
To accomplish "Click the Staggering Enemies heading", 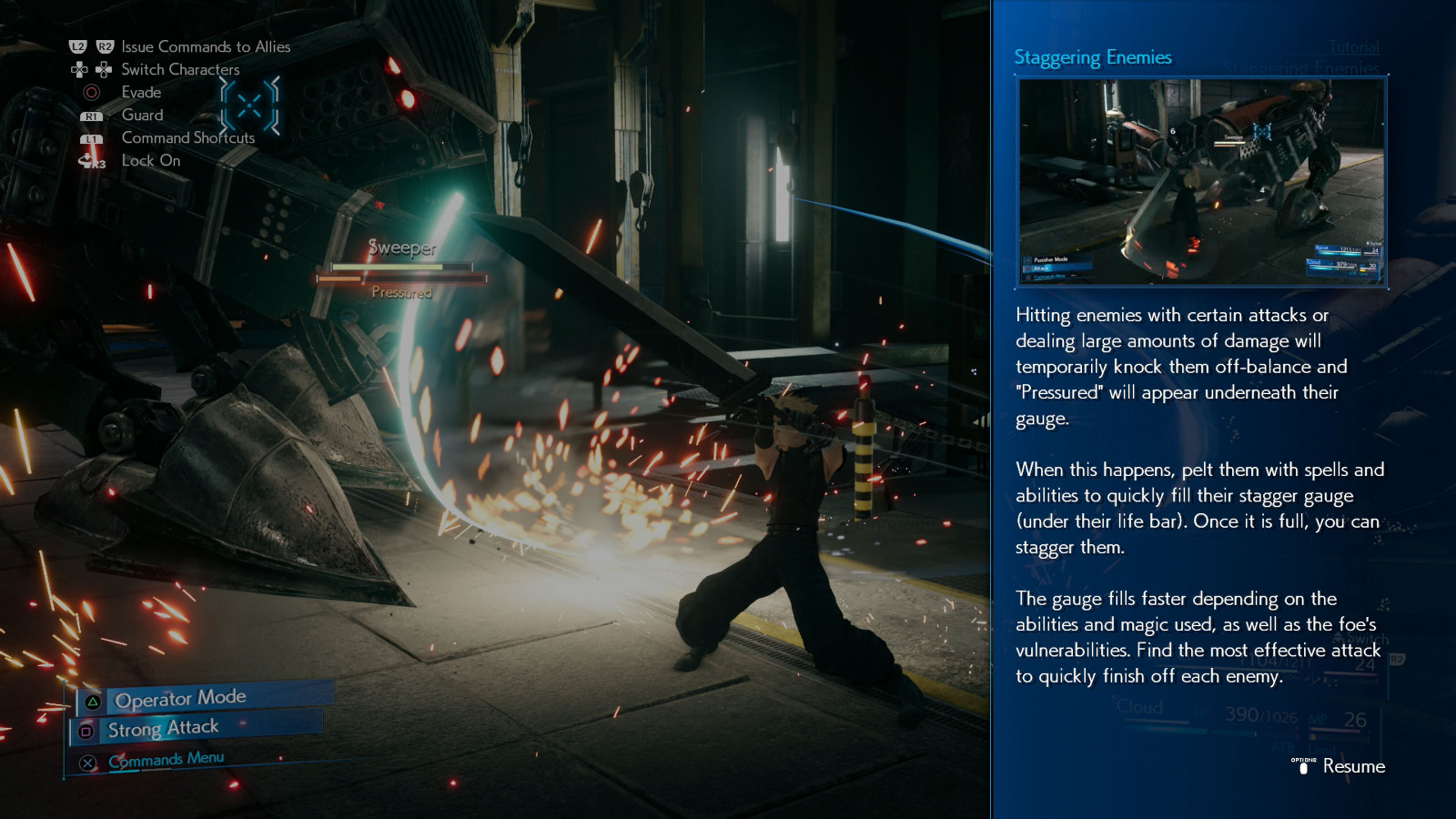I will click(x=1093, y=56).
